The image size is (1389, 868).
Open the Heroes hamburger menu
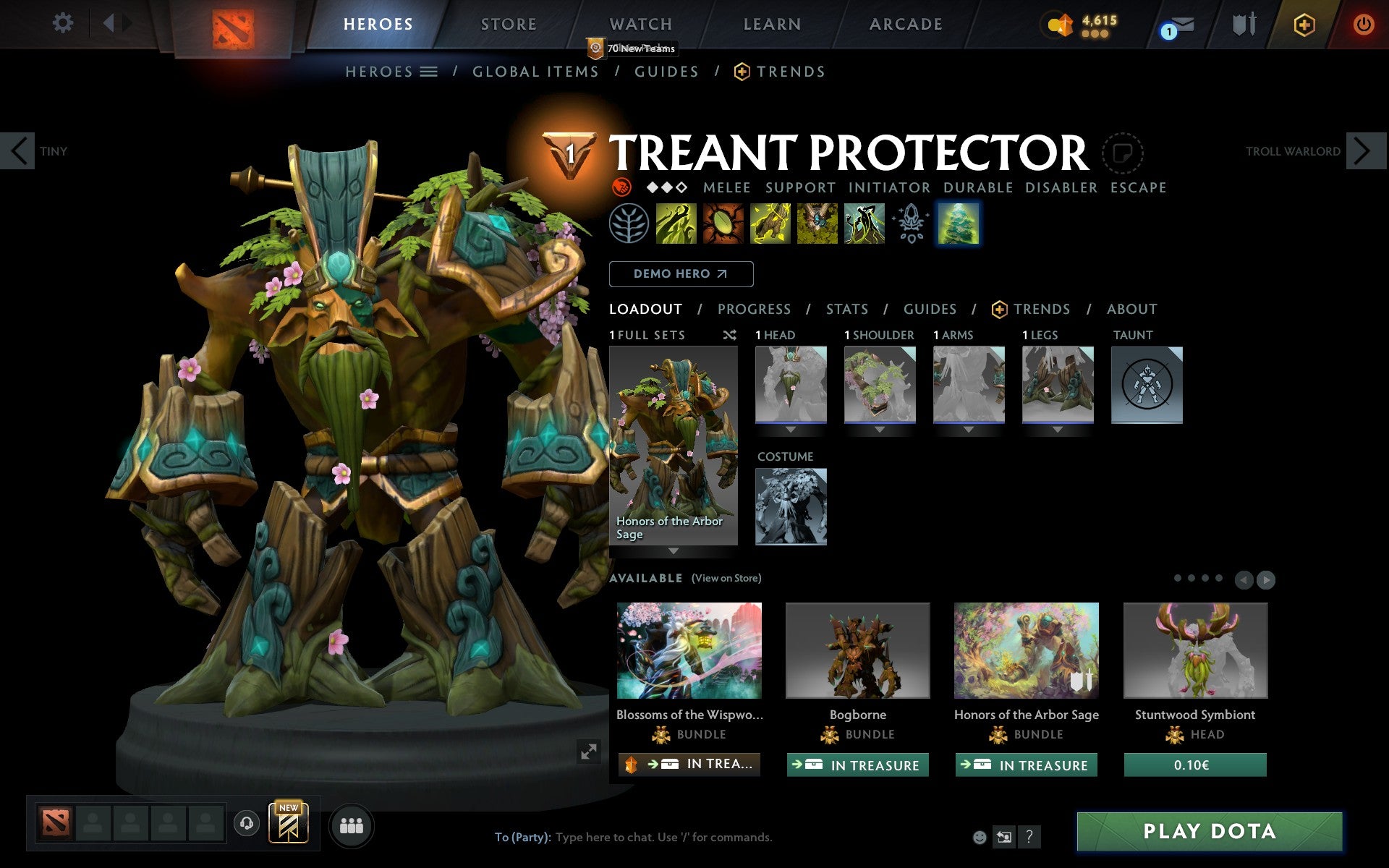click(429, 72)
